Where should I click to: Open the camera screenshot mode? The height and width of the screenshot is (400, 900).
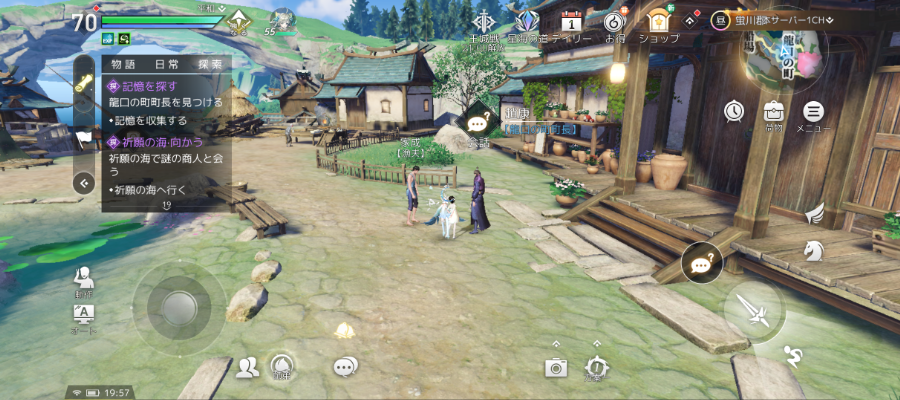[556, 368]
